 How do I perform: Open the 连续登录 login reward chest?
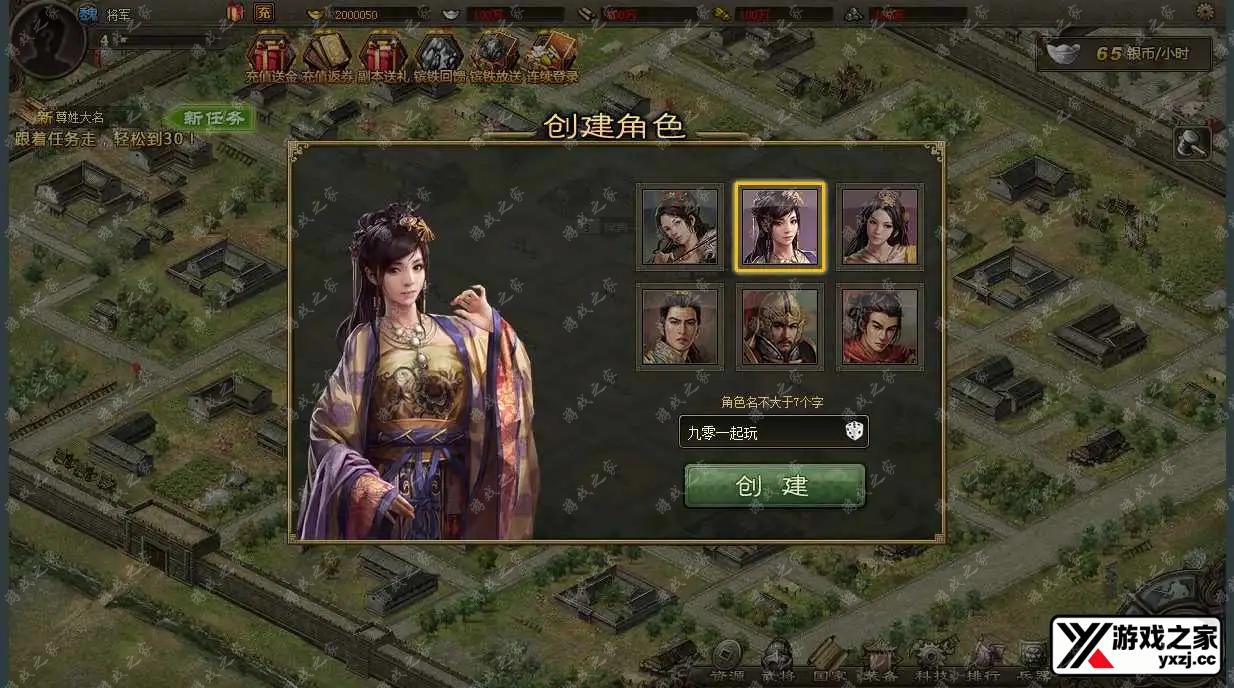click(552, 56)
